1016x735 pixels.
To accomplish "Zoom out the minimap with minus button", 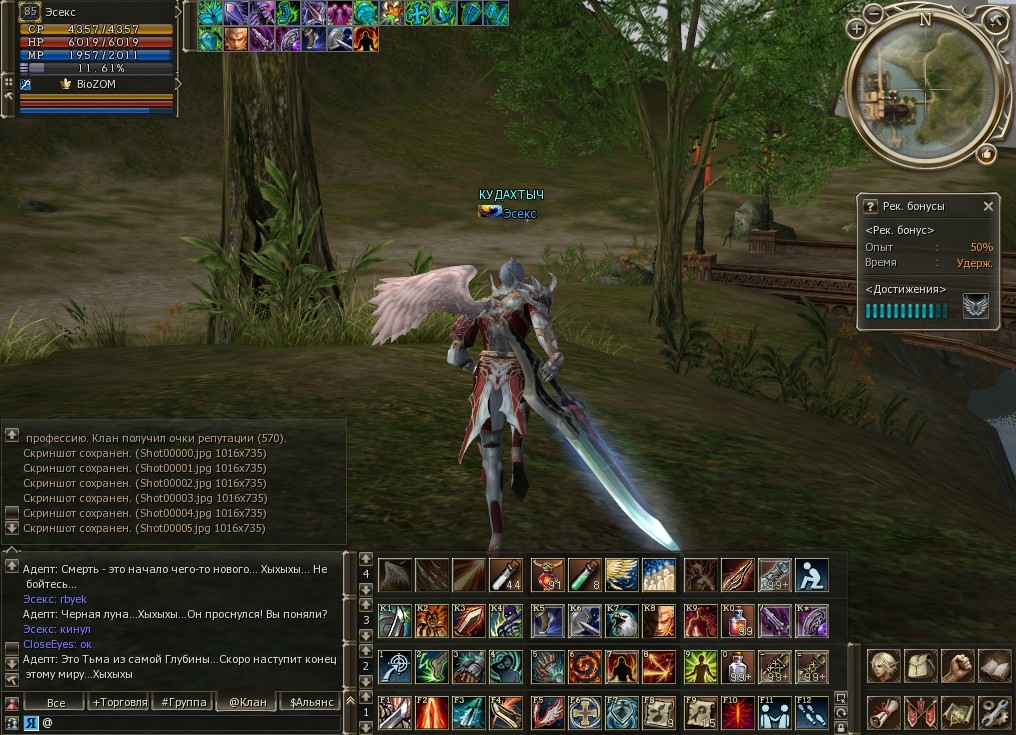I will click(x=873, y=15).
